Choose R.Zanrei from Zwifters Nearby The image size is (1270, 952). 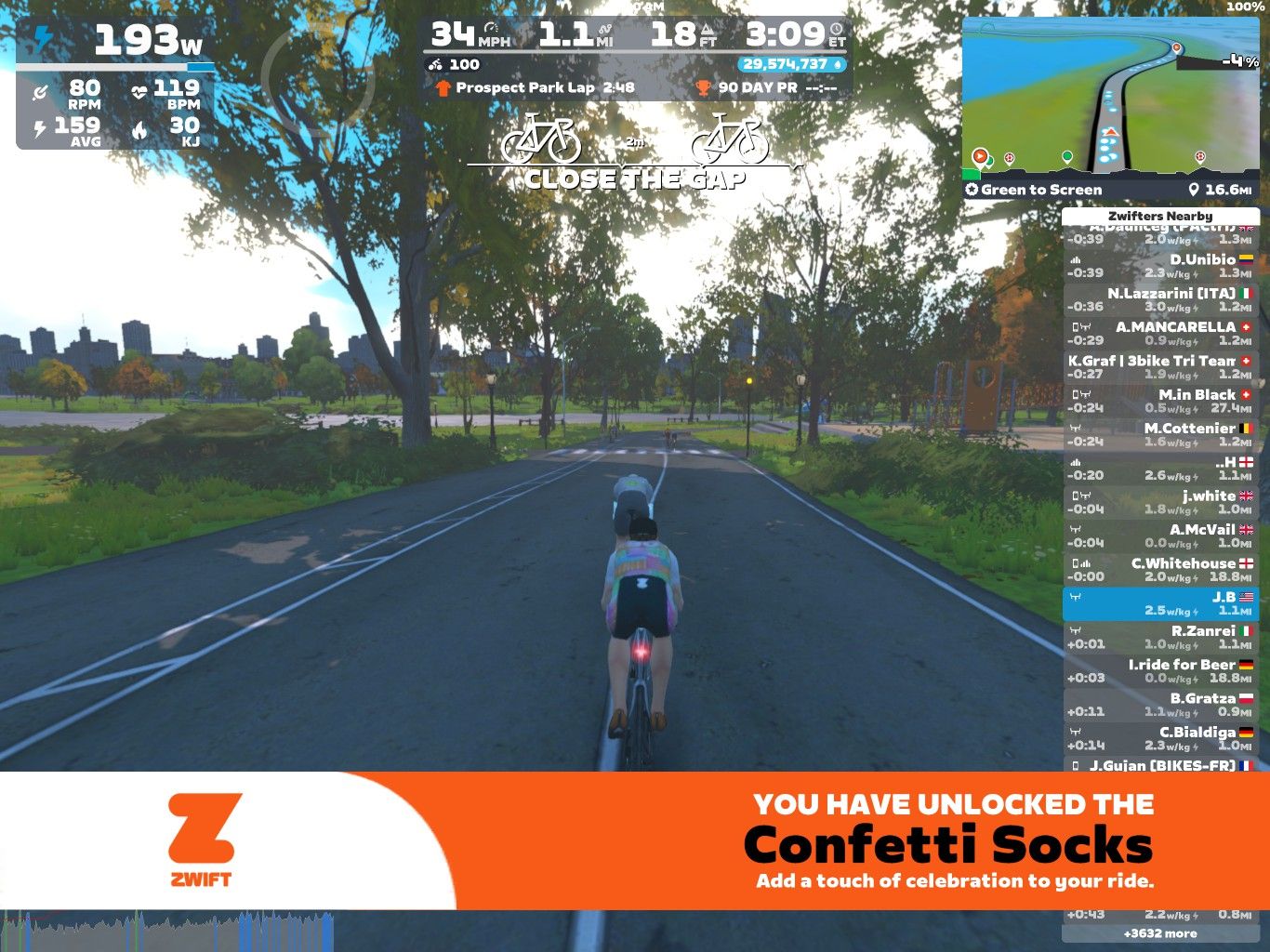1160,638
